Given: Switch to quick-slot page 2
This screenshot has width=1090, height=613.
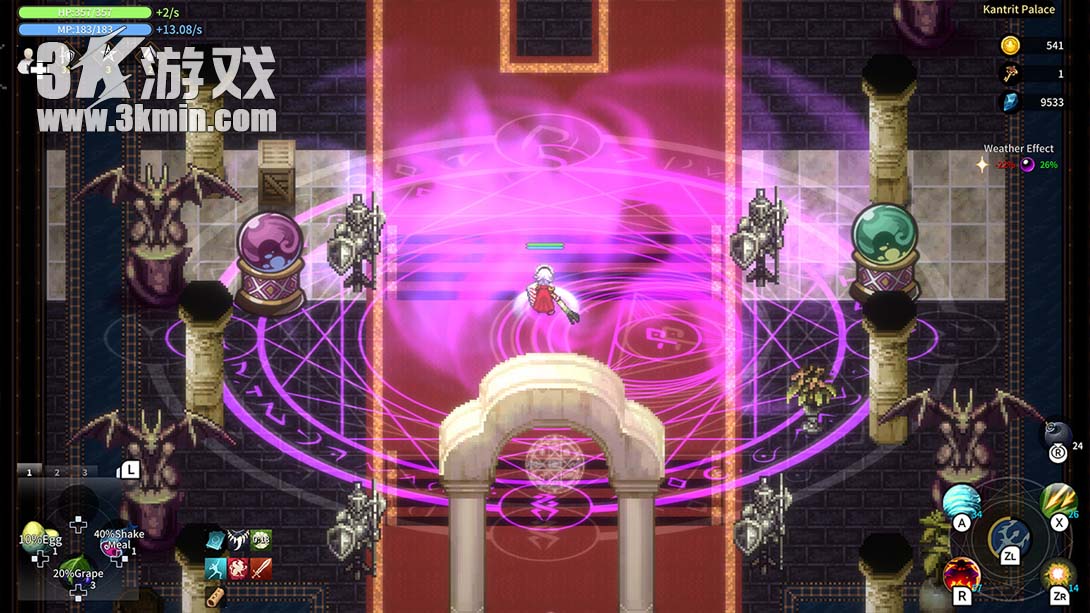Looking at the screenshot, I should pos(57,472).
